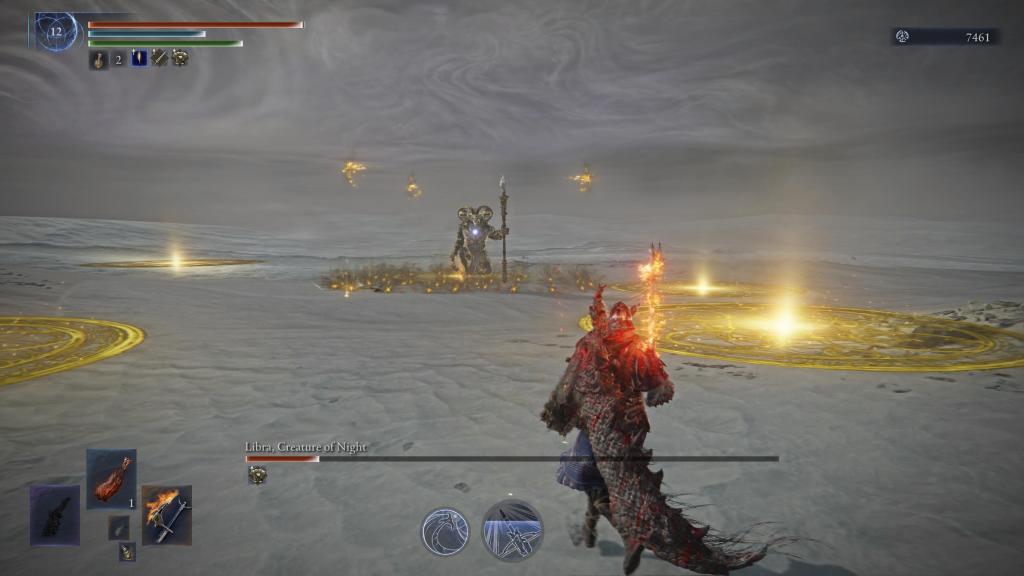This screenshot has width=1024, height=576.
Task: Click the status icon under Libra's health bar
Action: (x=257, y=475)
